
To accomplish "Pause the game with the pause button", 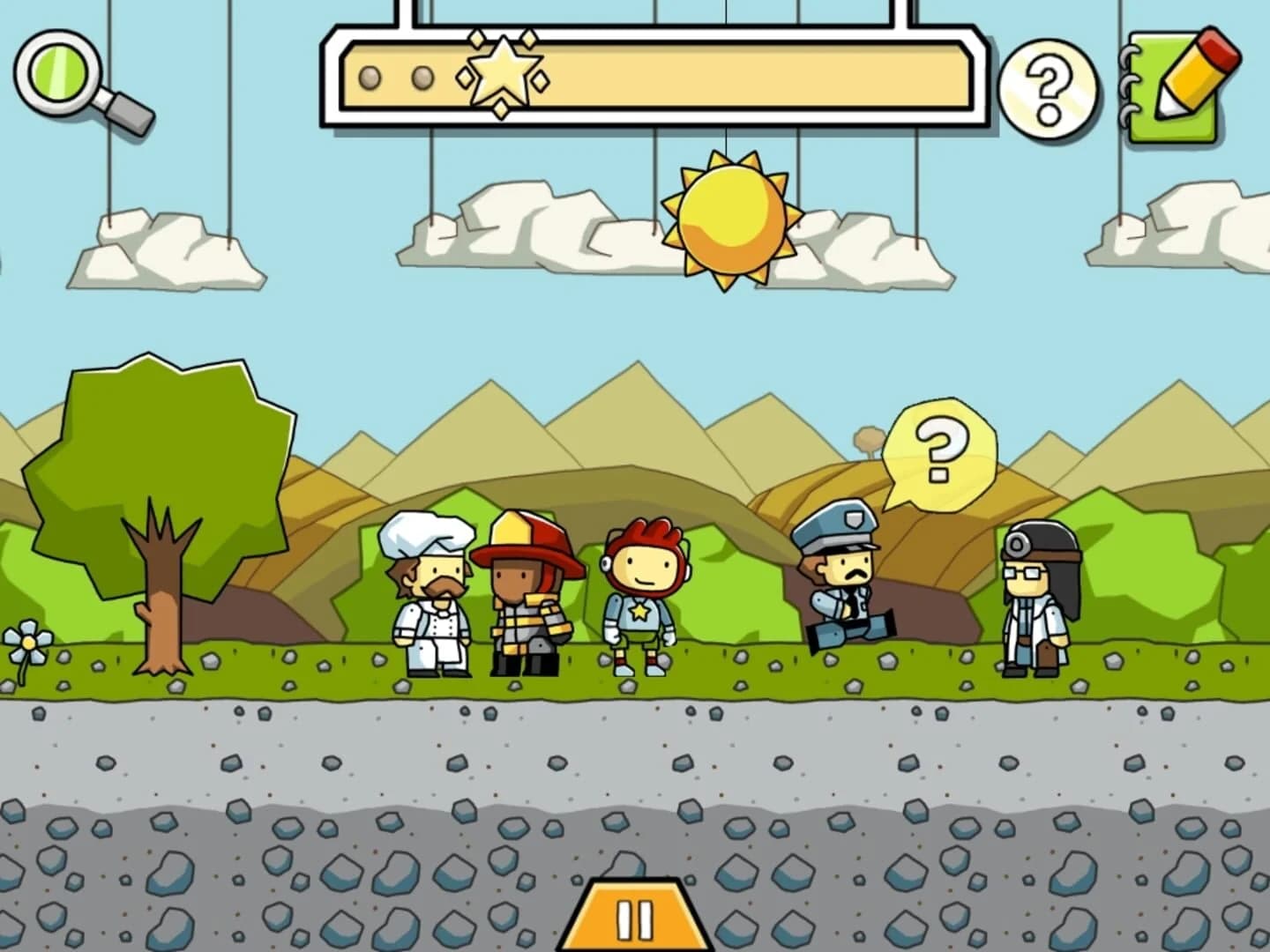I will 635,919.
